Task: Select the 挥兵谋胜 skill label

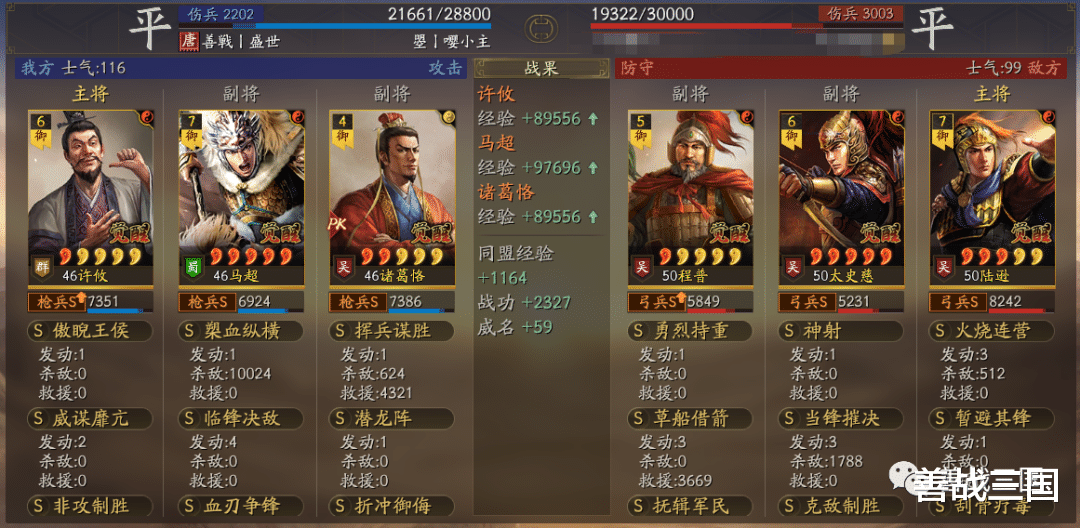Action: click(x=392, y=331)
